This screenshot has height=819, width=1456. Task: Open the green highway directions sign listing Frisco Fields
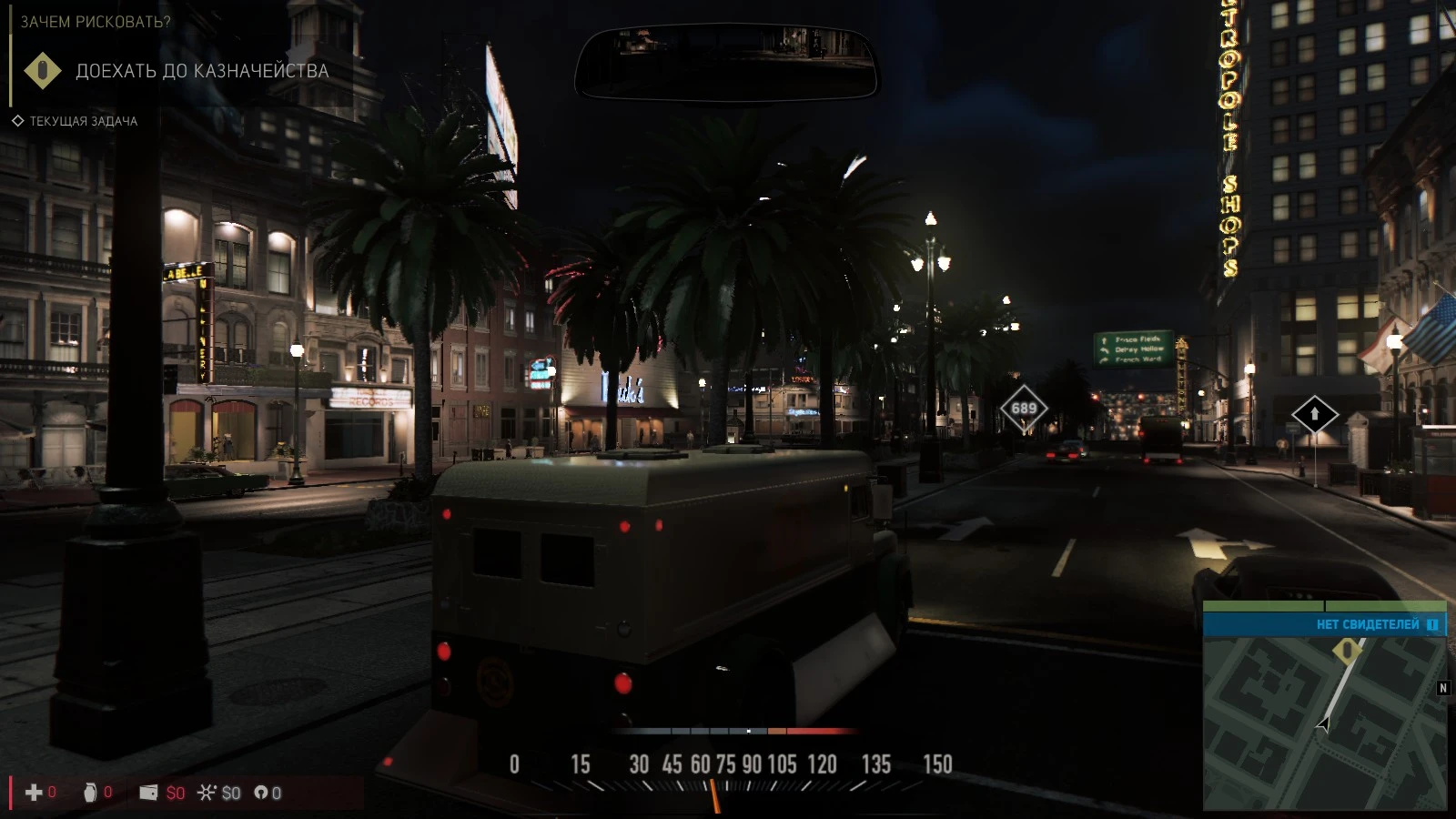click(1132, 349)
